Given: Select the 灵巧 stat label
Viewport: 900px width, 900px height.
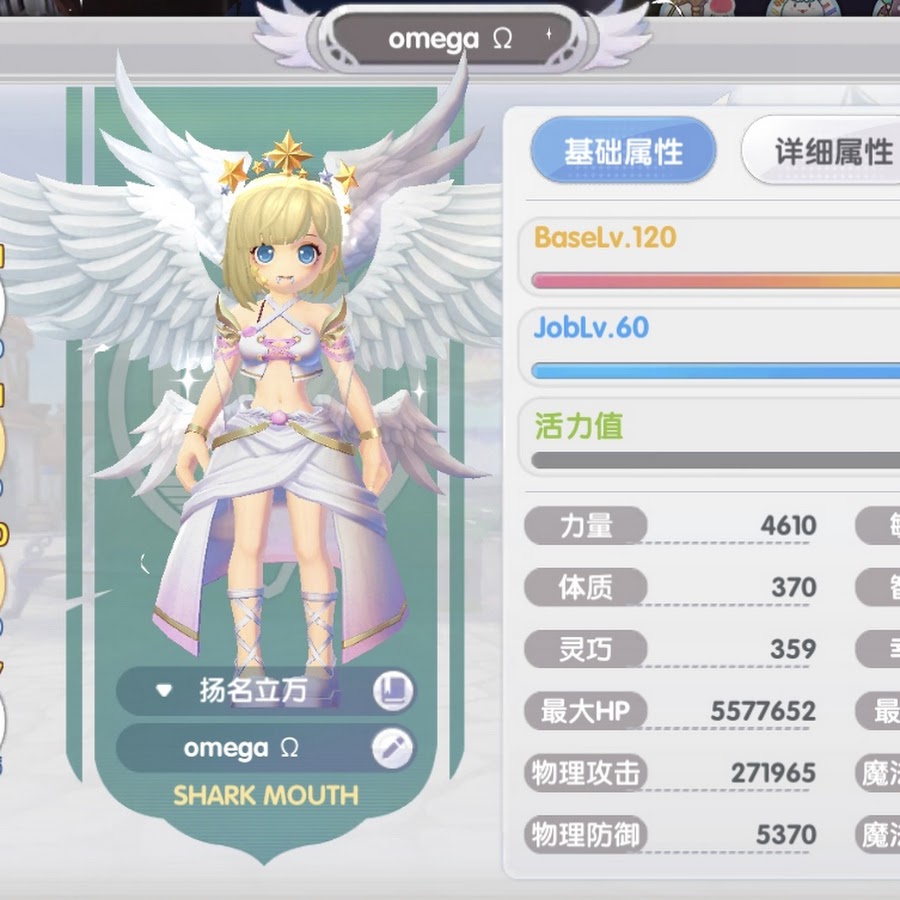Looking at the screenshot, I should point(586,650).
